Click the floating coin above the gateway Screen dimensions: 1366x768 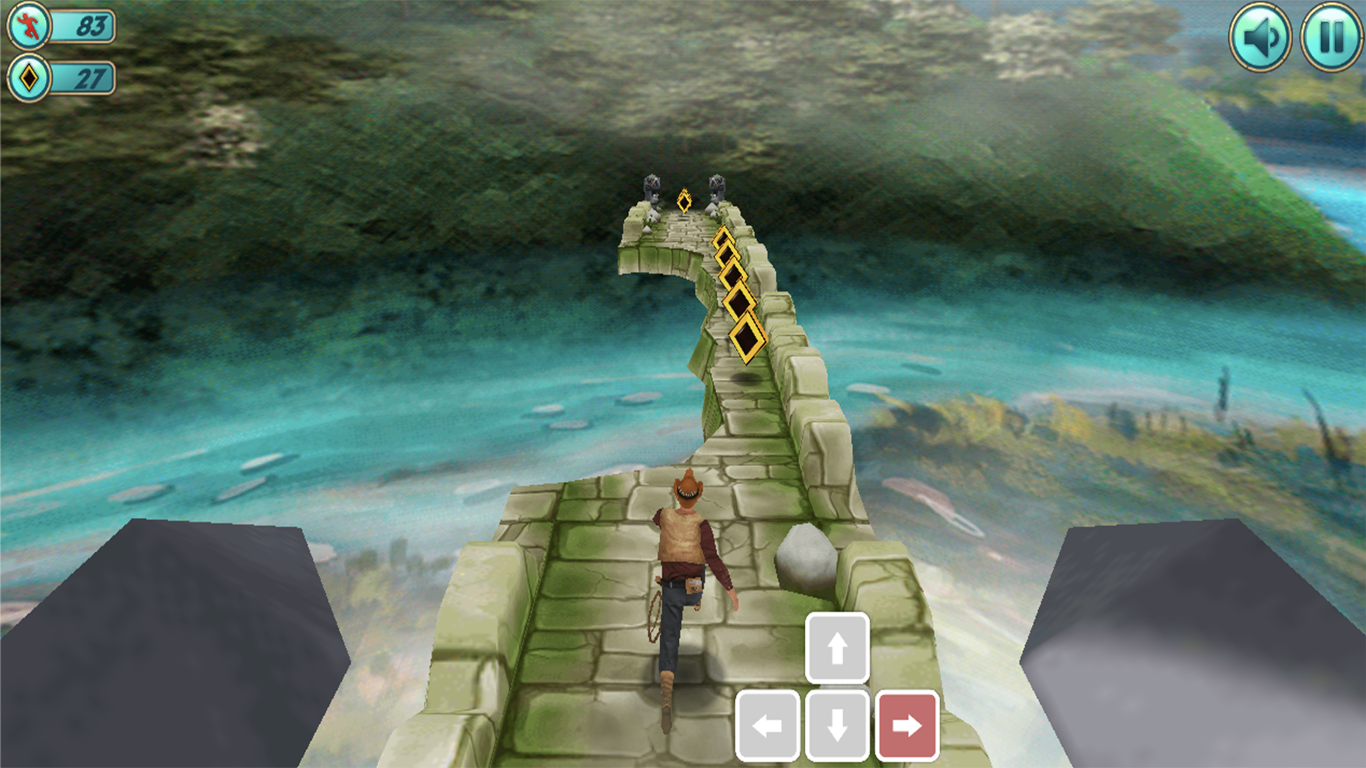pyautogui.click(x=685, y=201)
